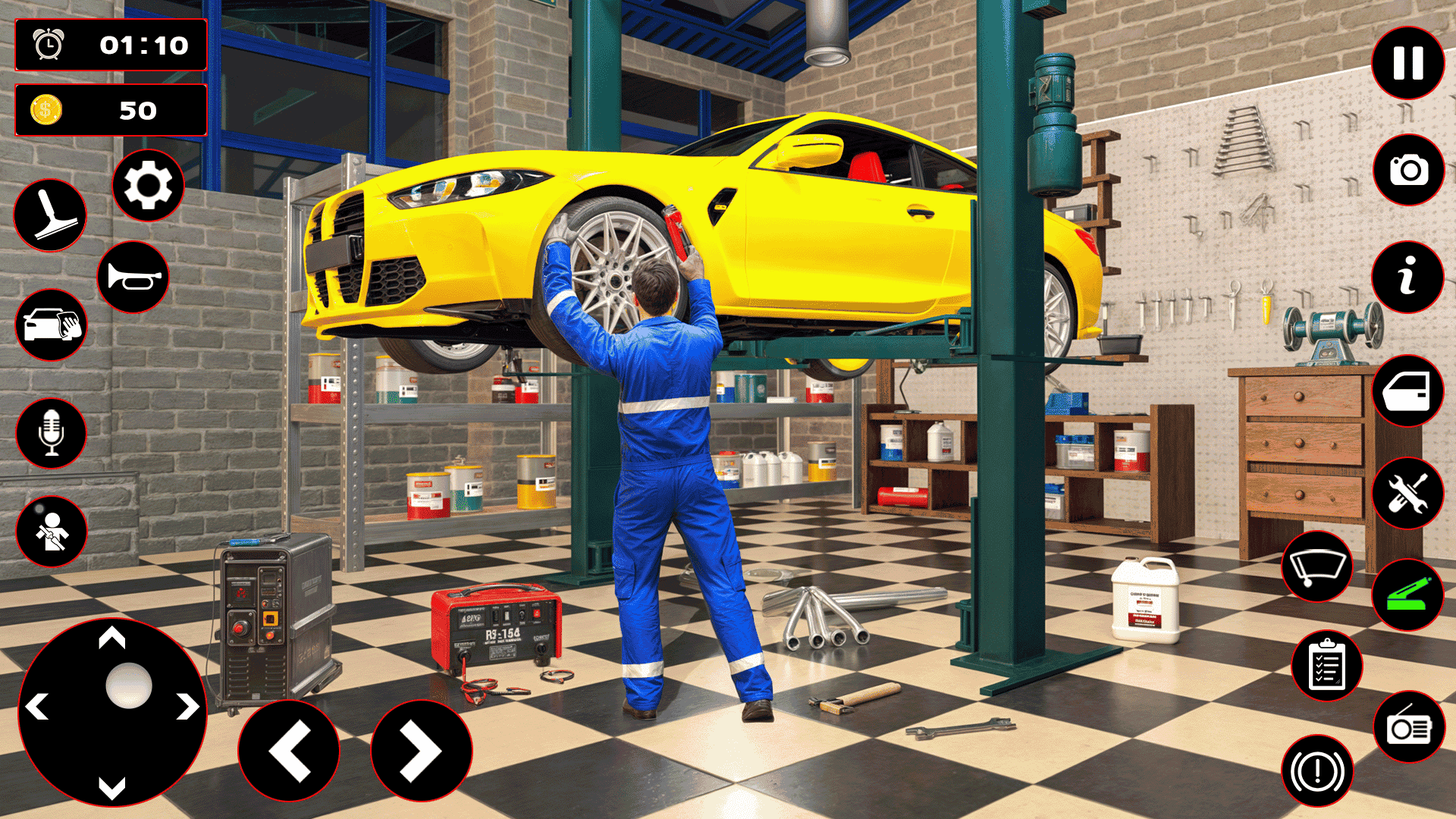Screen dimensions: 1456x819
Task: Open the car door panel option
Action: (1407, 391)
